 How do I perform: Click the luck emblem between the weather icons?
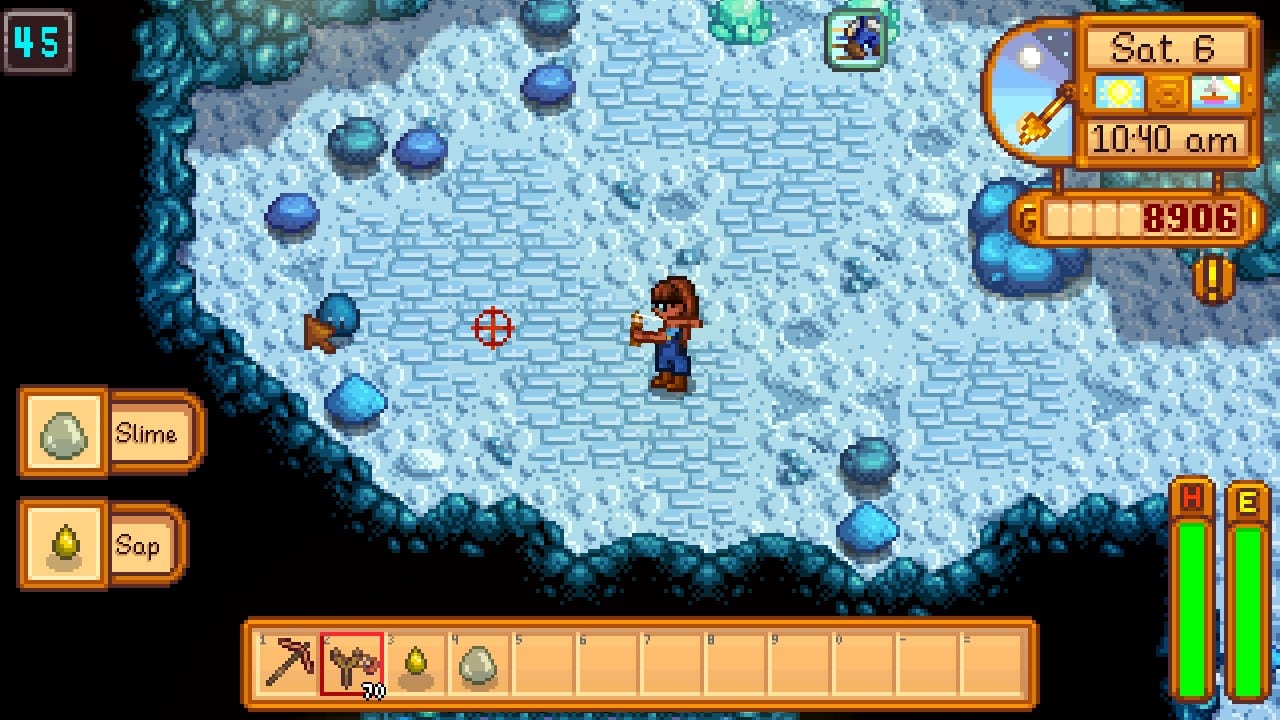(x=1166, y=94)
